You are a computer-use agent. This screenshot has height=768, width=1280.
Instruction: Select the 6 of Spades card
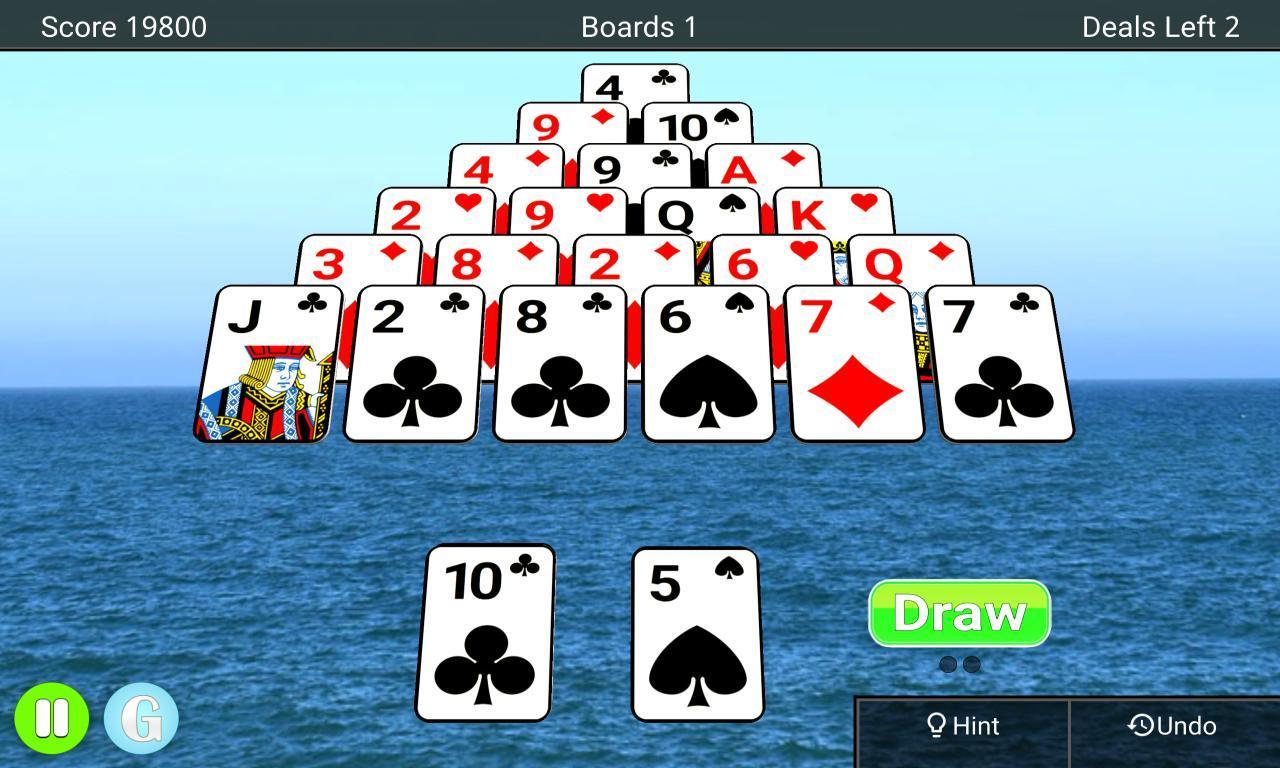tap(708, 365)
